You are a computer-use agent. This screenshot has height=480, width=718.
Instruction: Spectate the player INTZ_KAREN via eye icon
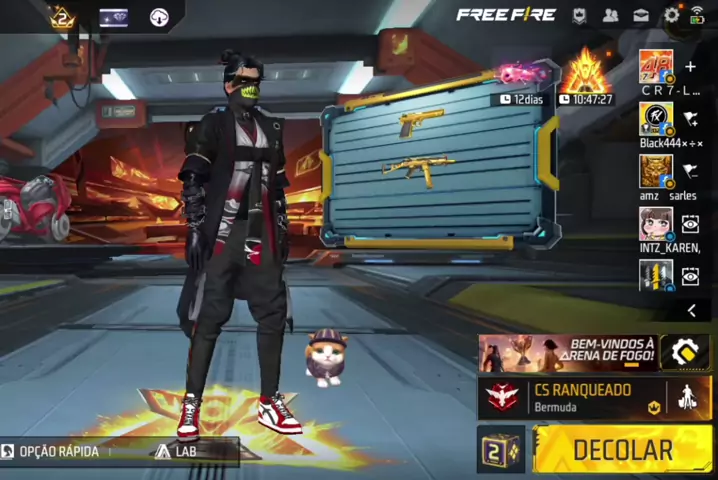coord(690,223)
